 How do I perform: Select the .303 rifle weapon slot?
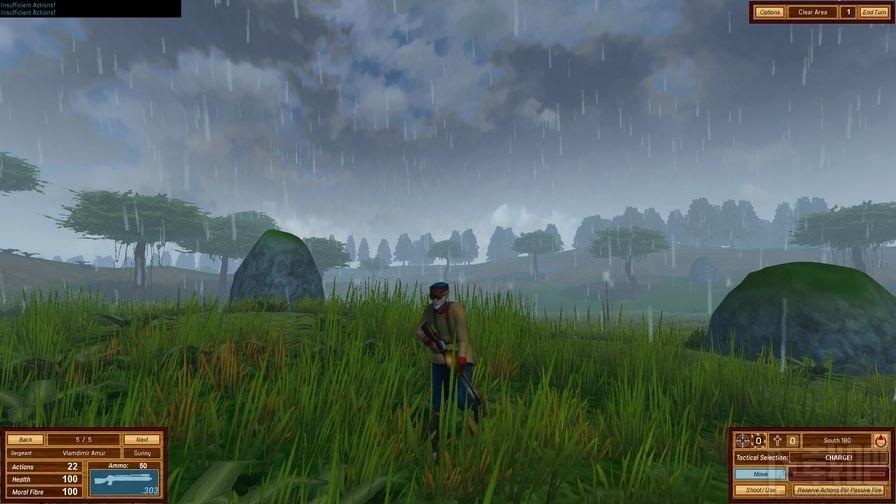click(x=124, y=480)
